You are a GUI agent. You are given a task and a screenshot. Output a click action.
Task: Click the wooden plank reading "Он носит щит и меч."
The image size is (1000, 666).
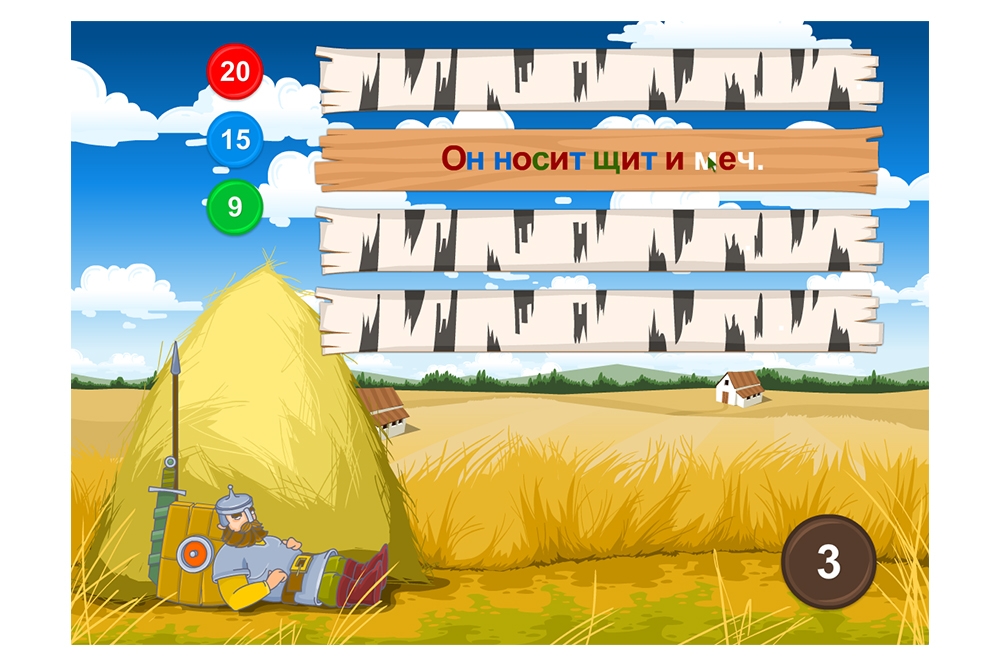click(598, 160)
